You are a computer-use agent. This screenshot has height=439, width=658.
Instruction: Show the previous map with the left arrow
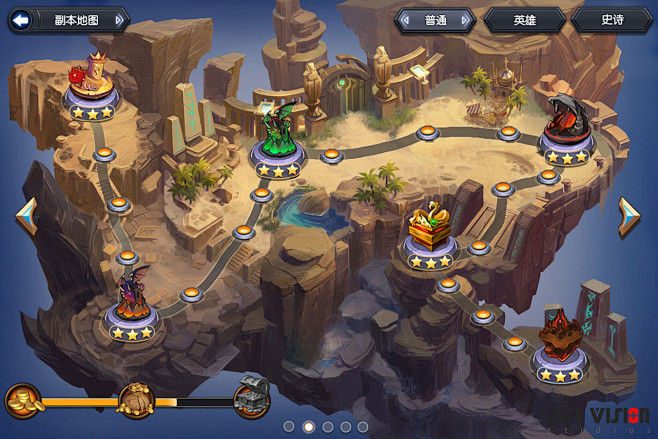click(x=26, y=216)
